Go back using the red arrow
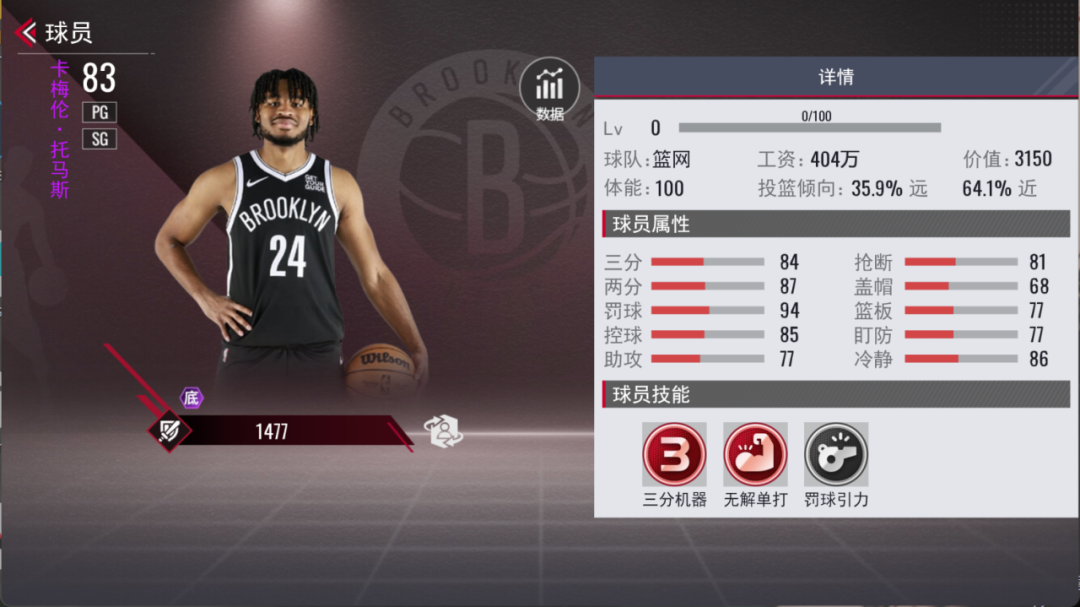Image resolution: width=1080 pixels, height=607 pixels. (x=27, y=33)
